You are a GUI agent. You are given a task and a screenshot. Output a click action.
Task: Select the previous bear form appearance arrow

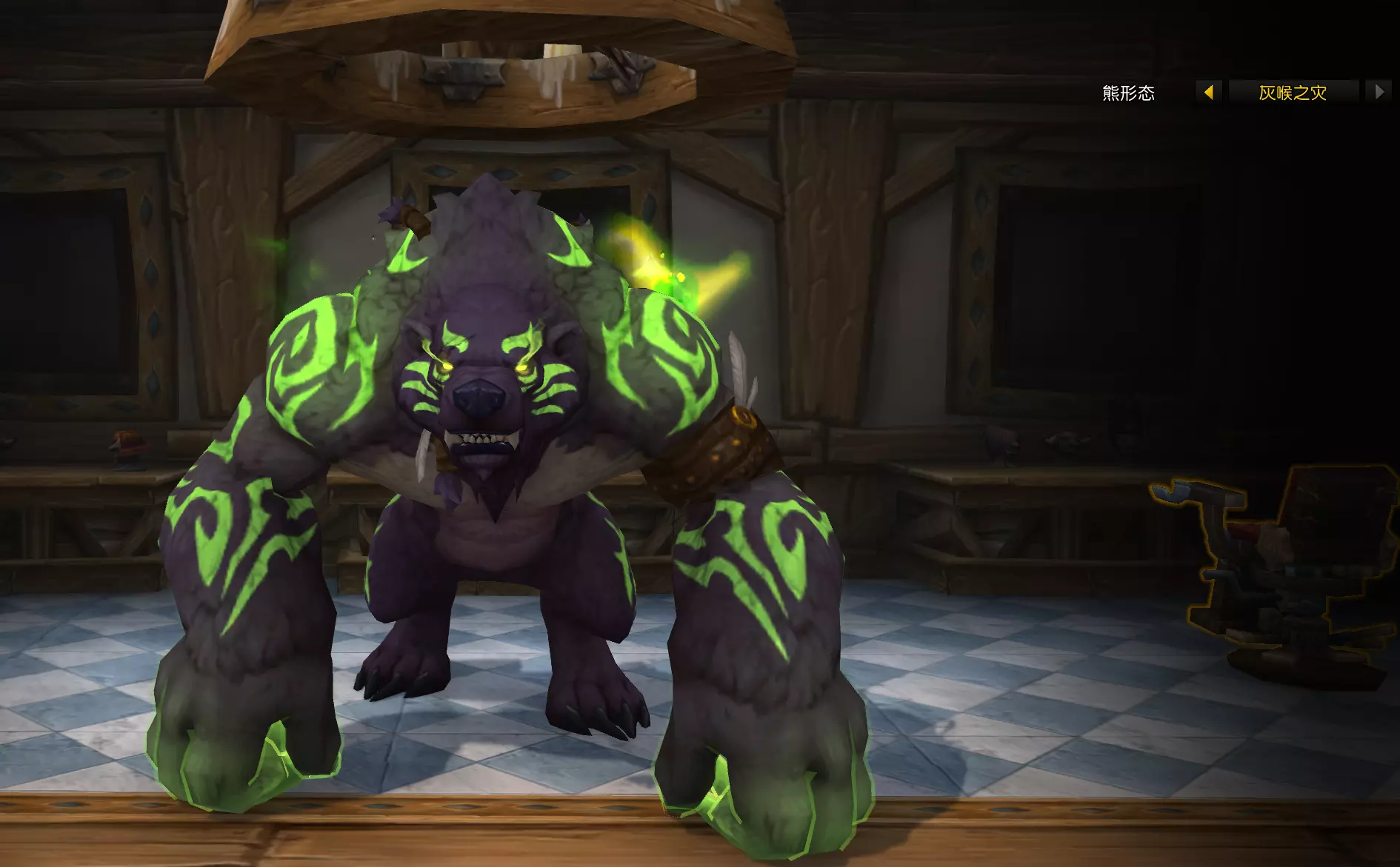pyautogui.click(x=1209, y=93)
